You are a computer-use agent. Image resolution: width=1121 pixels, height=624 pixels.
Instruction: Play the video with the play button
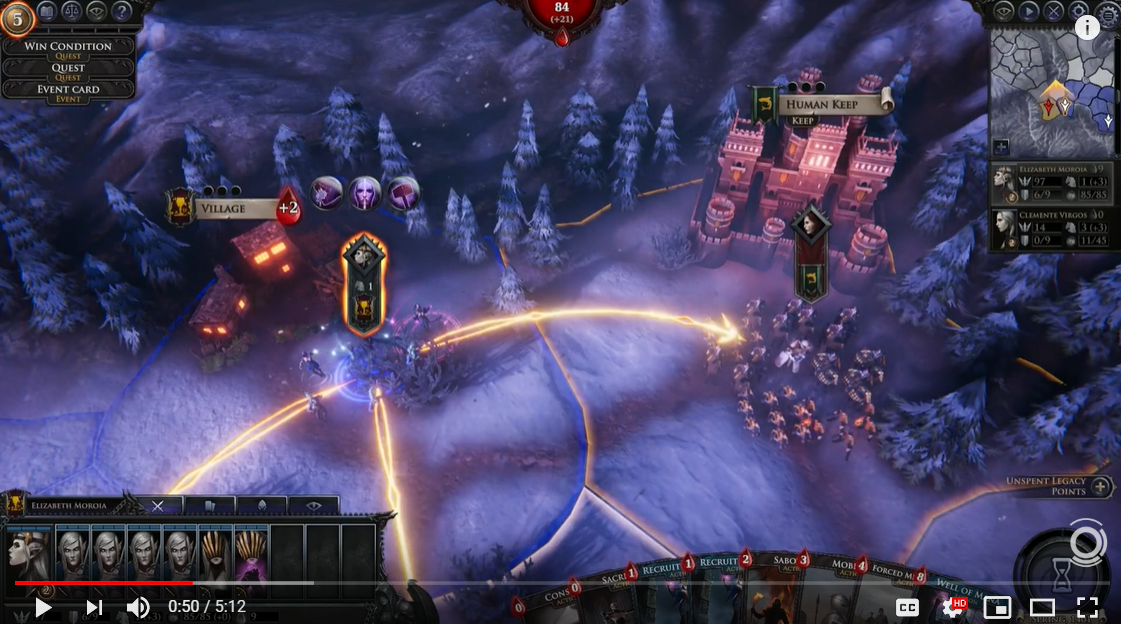click(x=43, y=607)
